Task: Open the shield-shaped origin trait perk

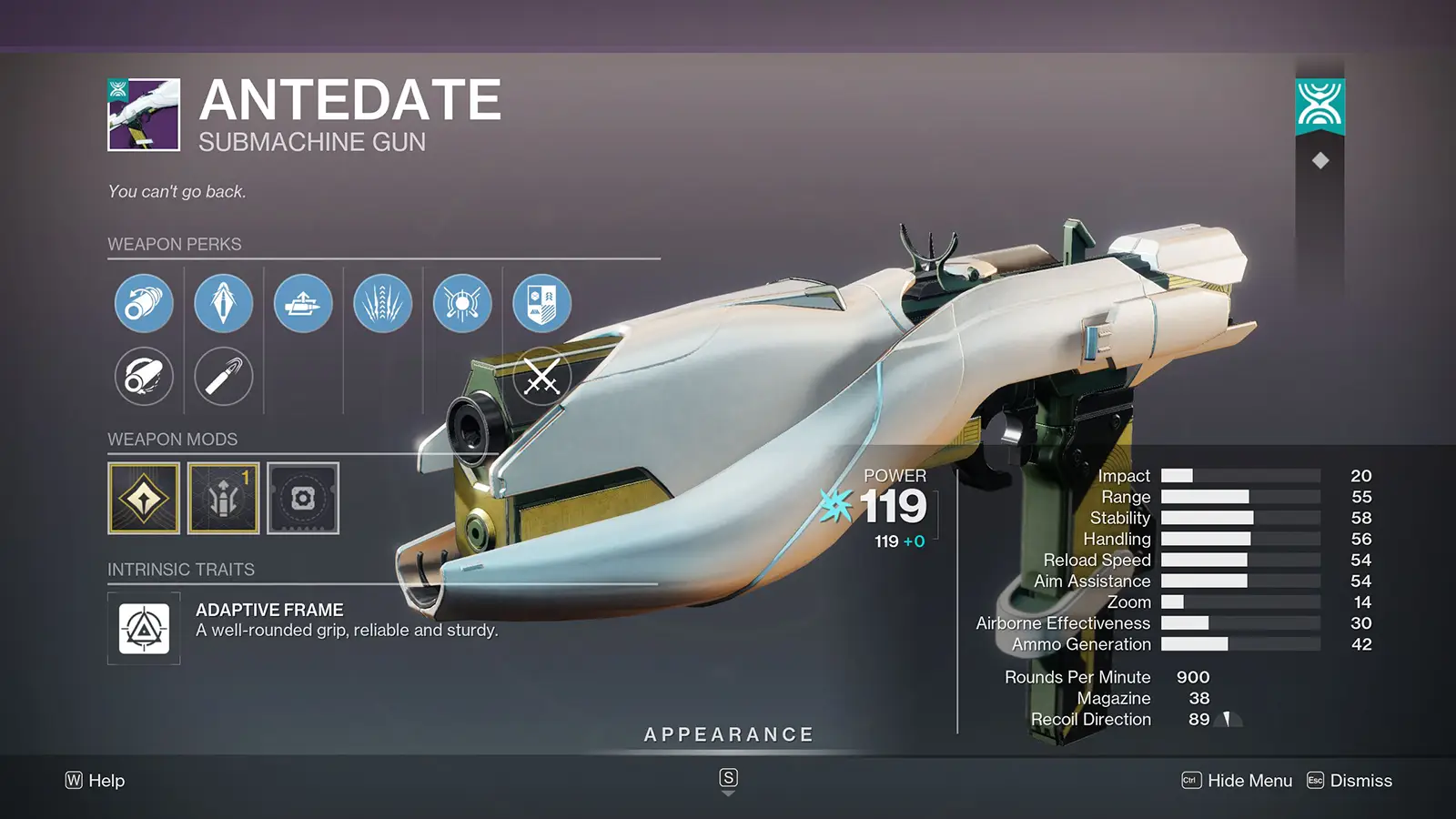Action: 540,303
